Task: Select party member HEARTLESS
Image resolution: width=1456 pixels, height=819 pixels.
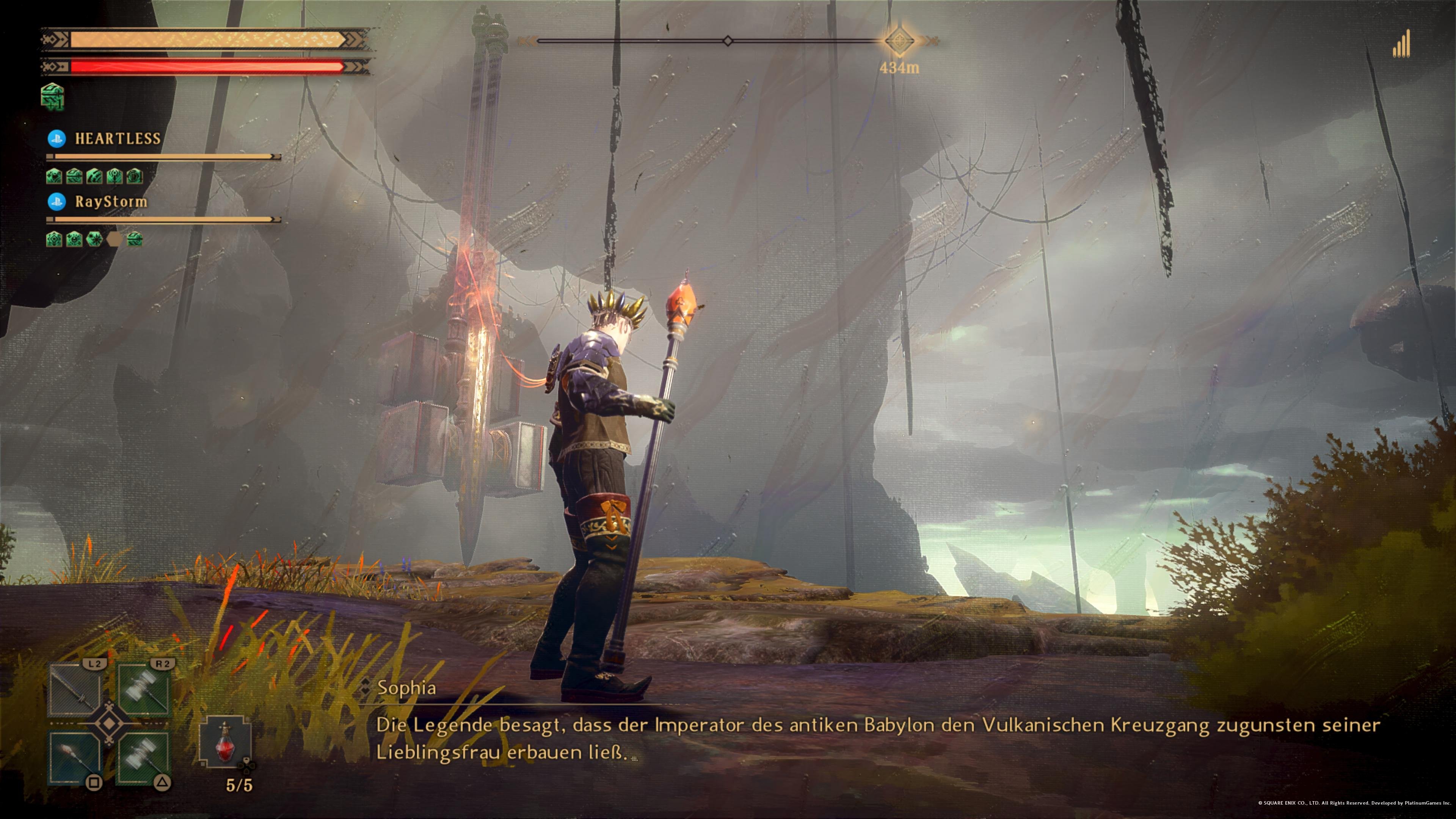Action: pos(118,138)
